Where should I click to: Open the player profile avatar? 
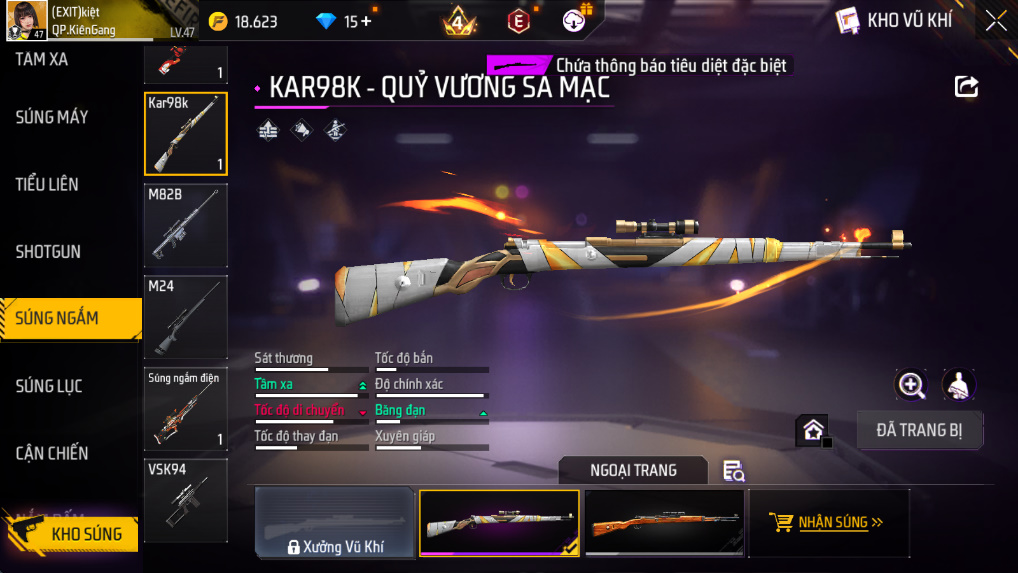[26, 21]
